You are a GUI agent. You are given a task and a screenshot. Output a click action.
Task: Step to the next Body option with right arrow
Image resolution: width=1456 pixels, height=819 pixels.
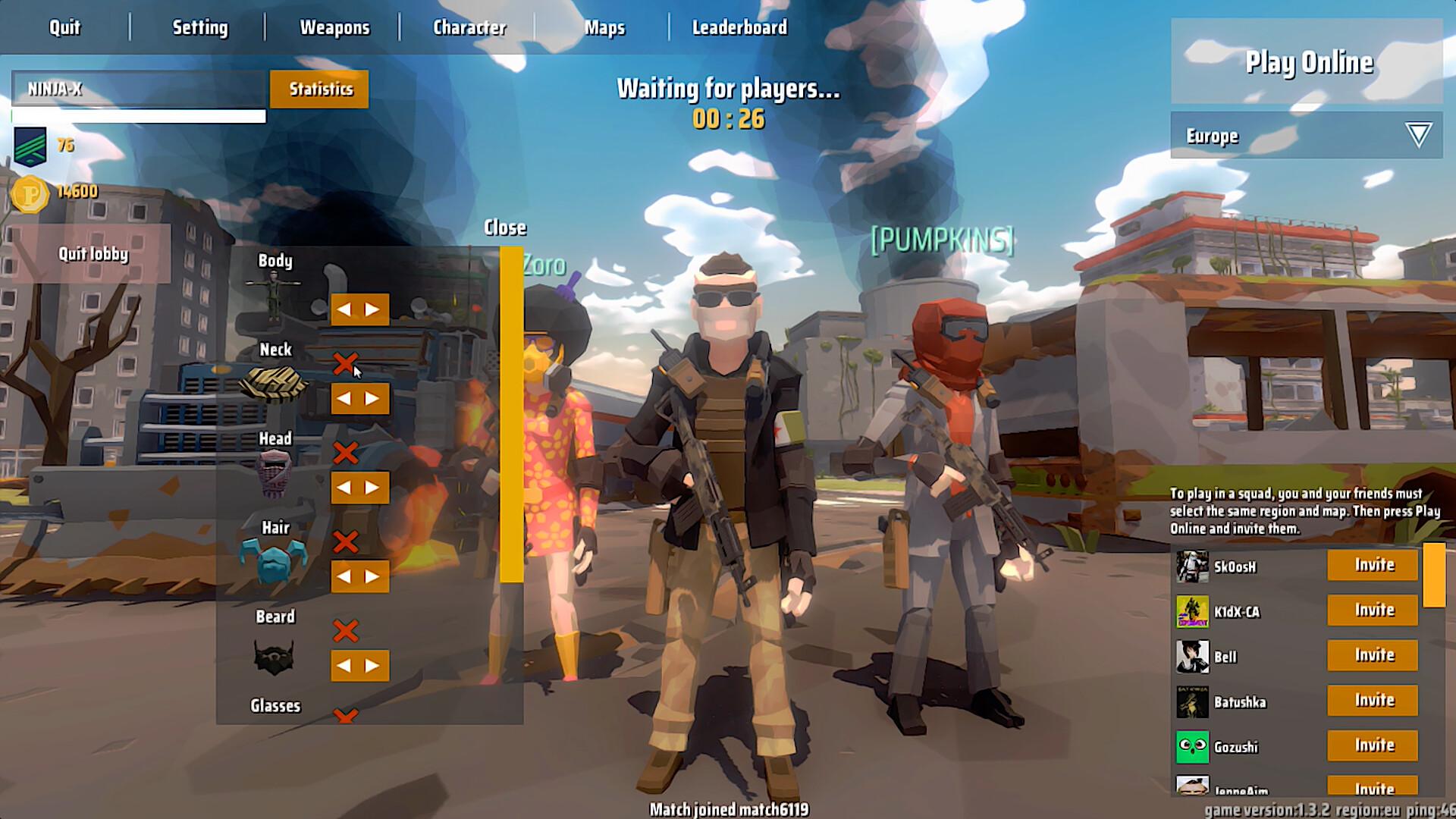click(x=372, y=309)
